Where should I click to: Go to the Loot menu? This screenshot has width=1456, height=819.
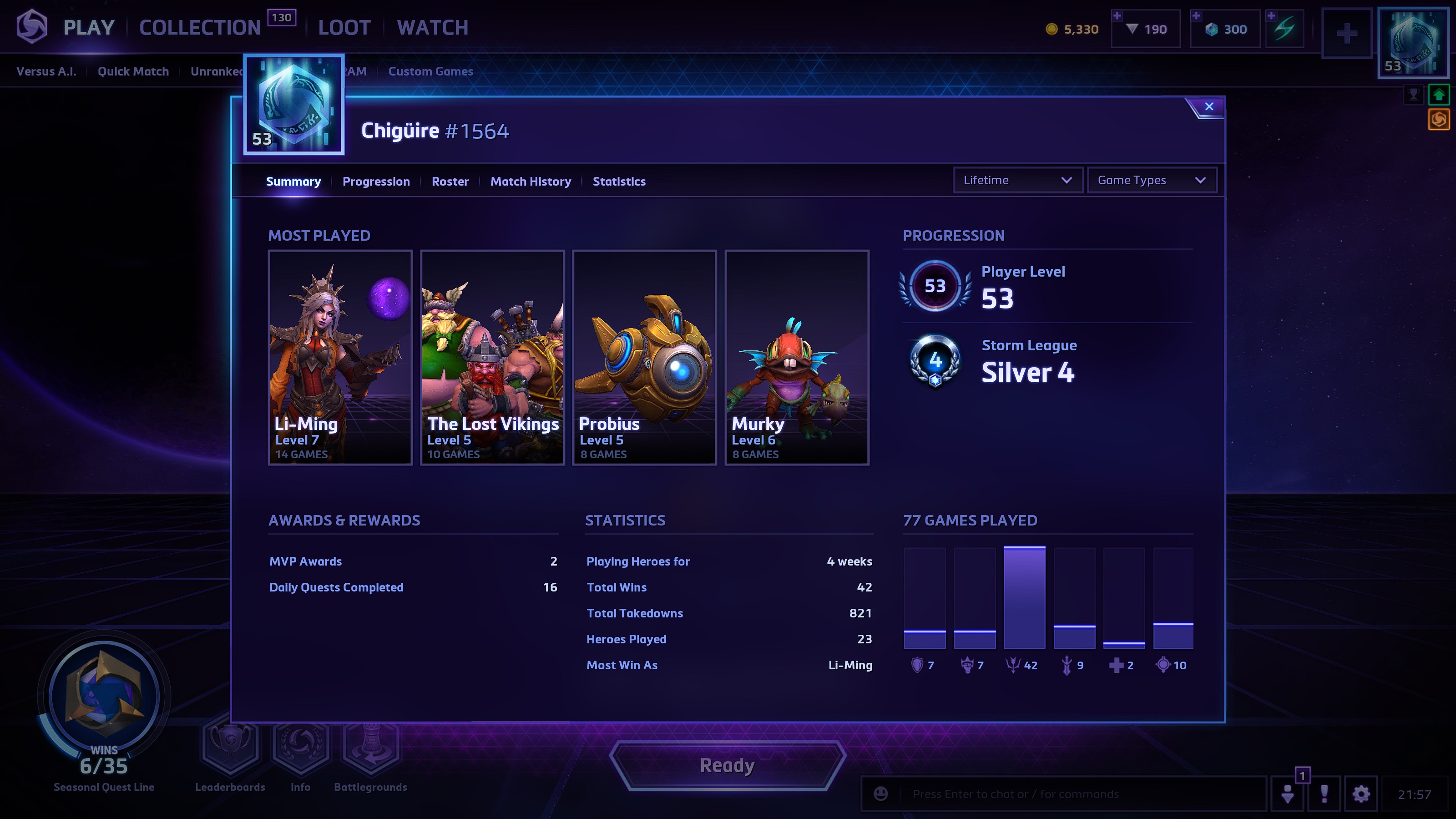coord(344,28)
